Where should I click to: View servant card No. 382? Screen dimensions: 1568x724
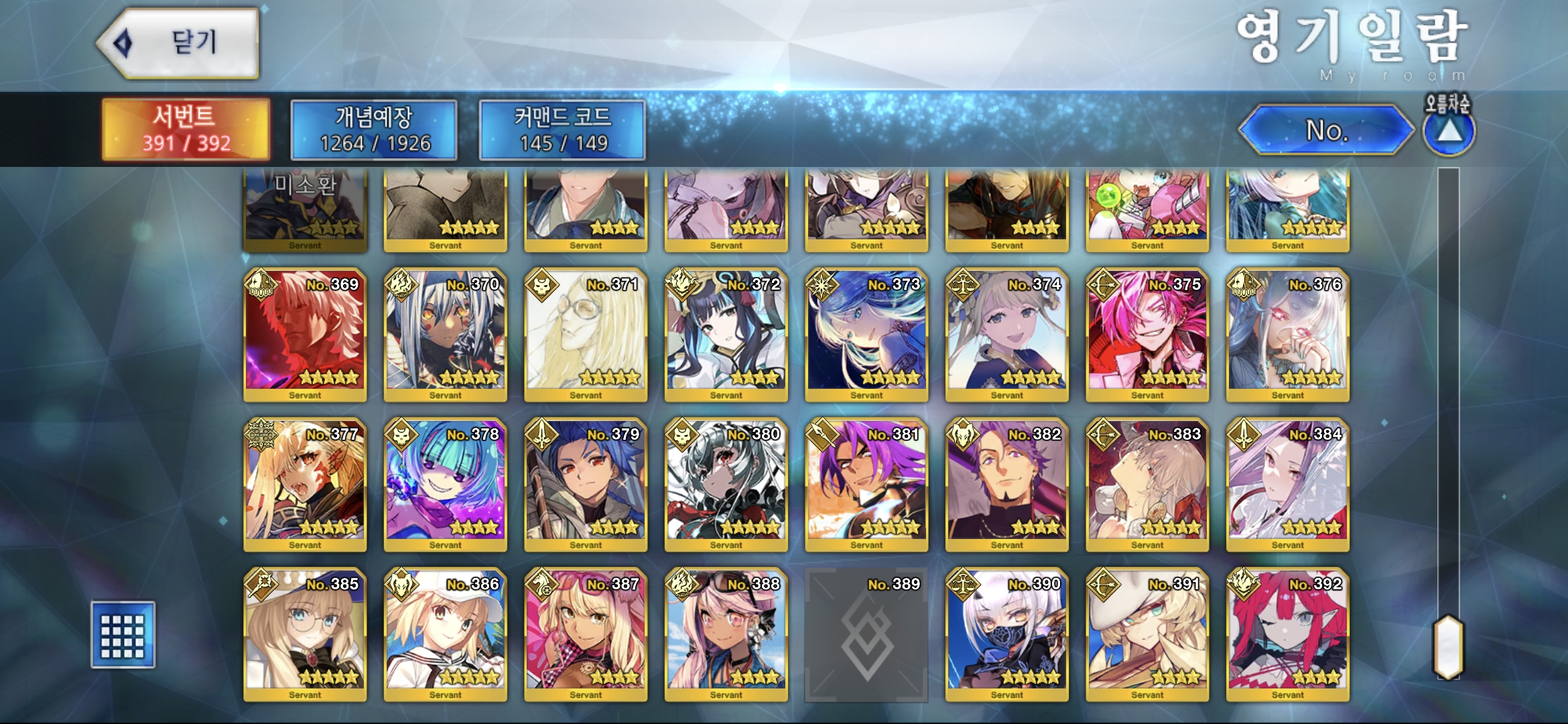coord(1006,484)
